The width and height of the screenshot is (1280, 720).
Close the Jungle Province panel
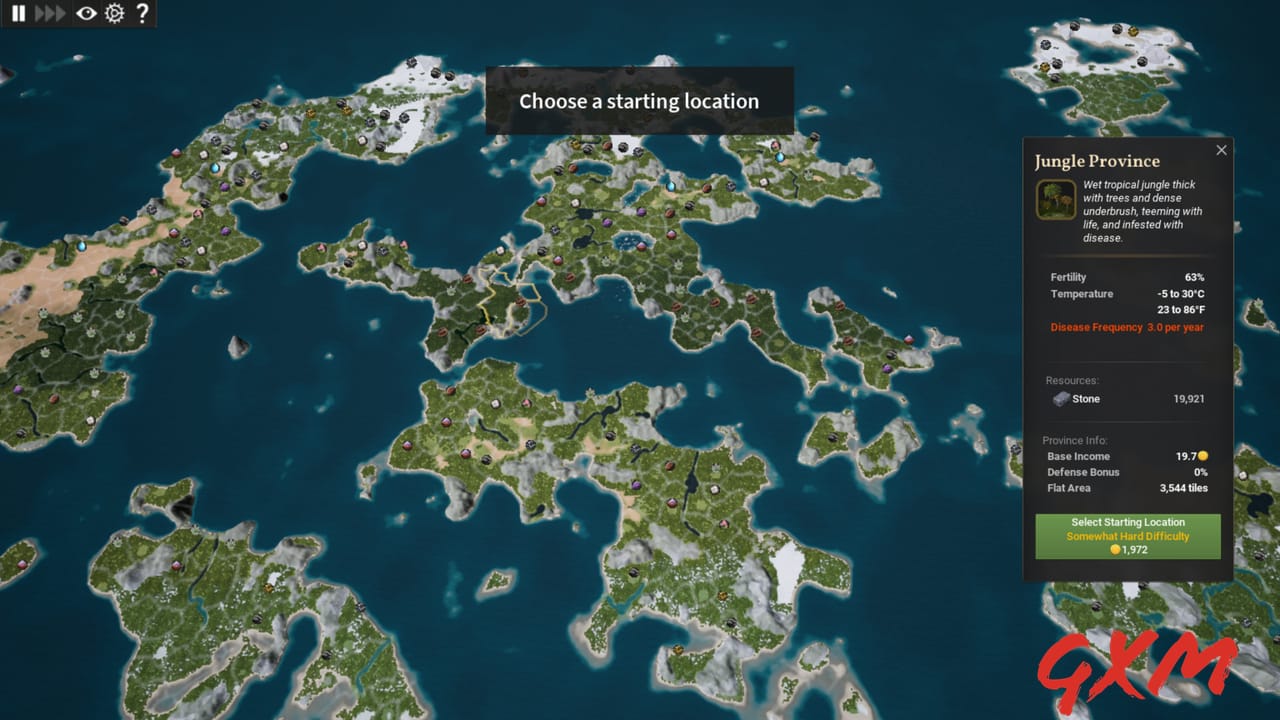1221,149
